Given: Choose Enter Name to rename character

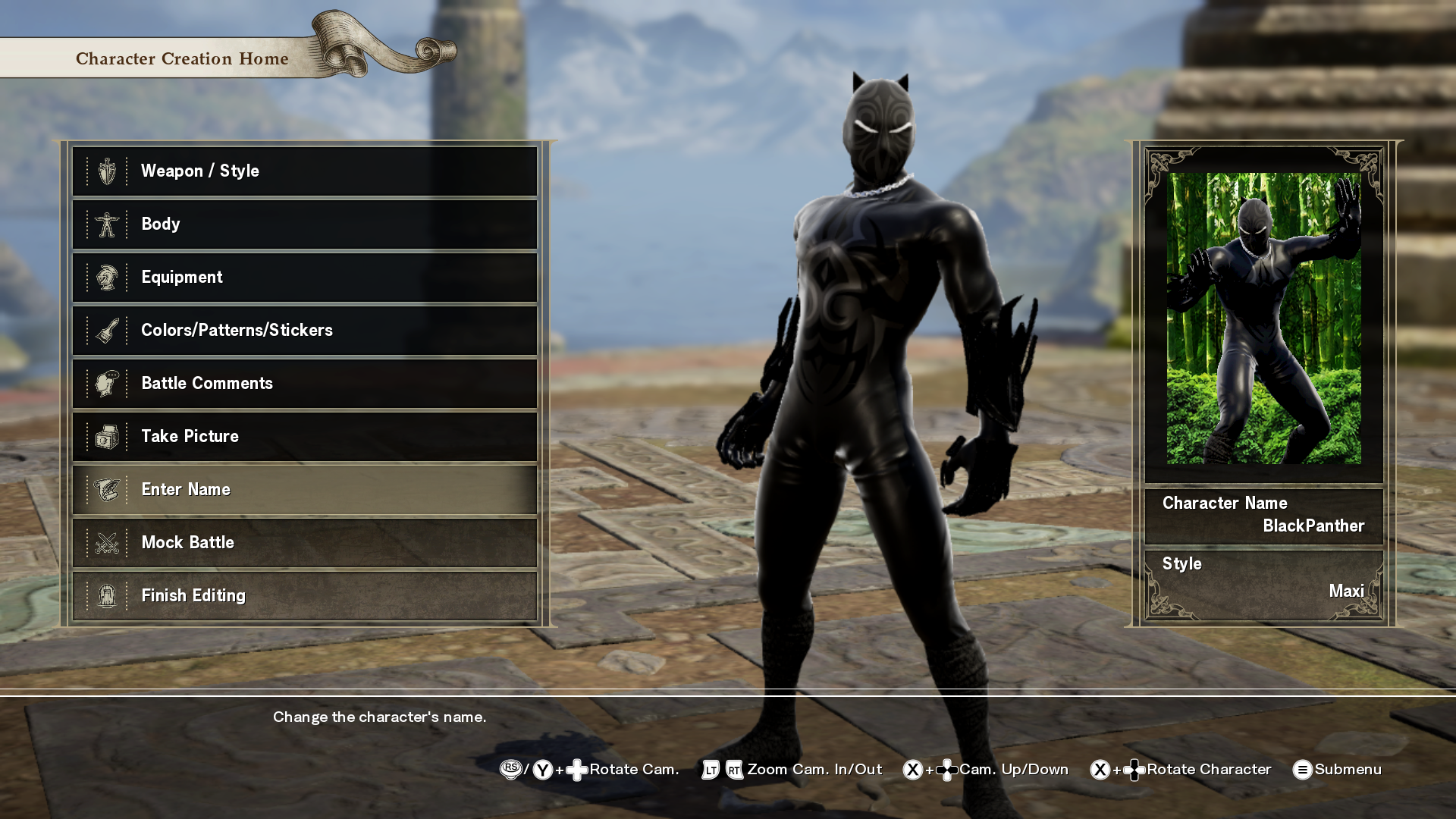Looking at the screenshot, I should 305,490.
